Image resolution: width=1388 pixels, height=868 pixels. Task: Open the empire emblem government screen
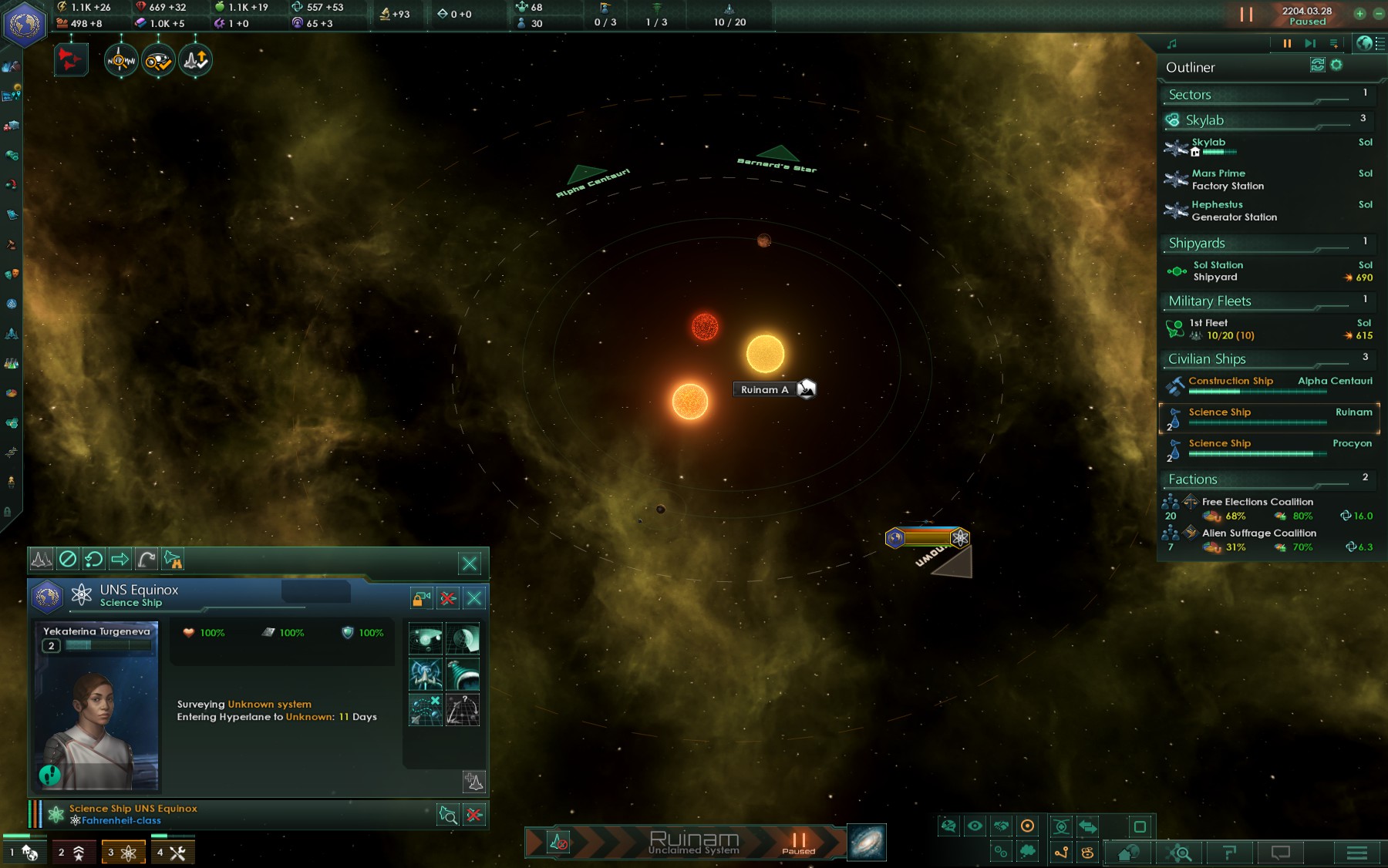pos(25,24)
